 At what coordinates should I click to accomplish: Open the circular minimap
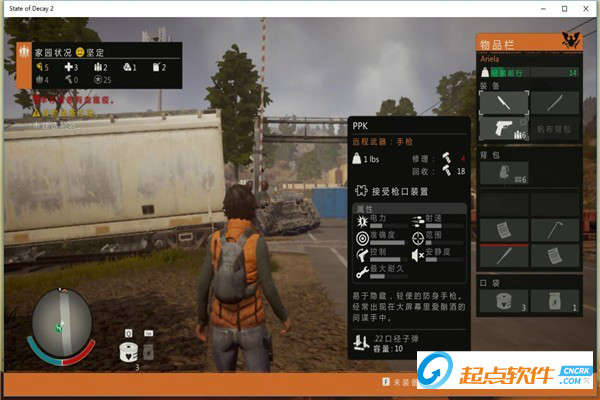62,320
